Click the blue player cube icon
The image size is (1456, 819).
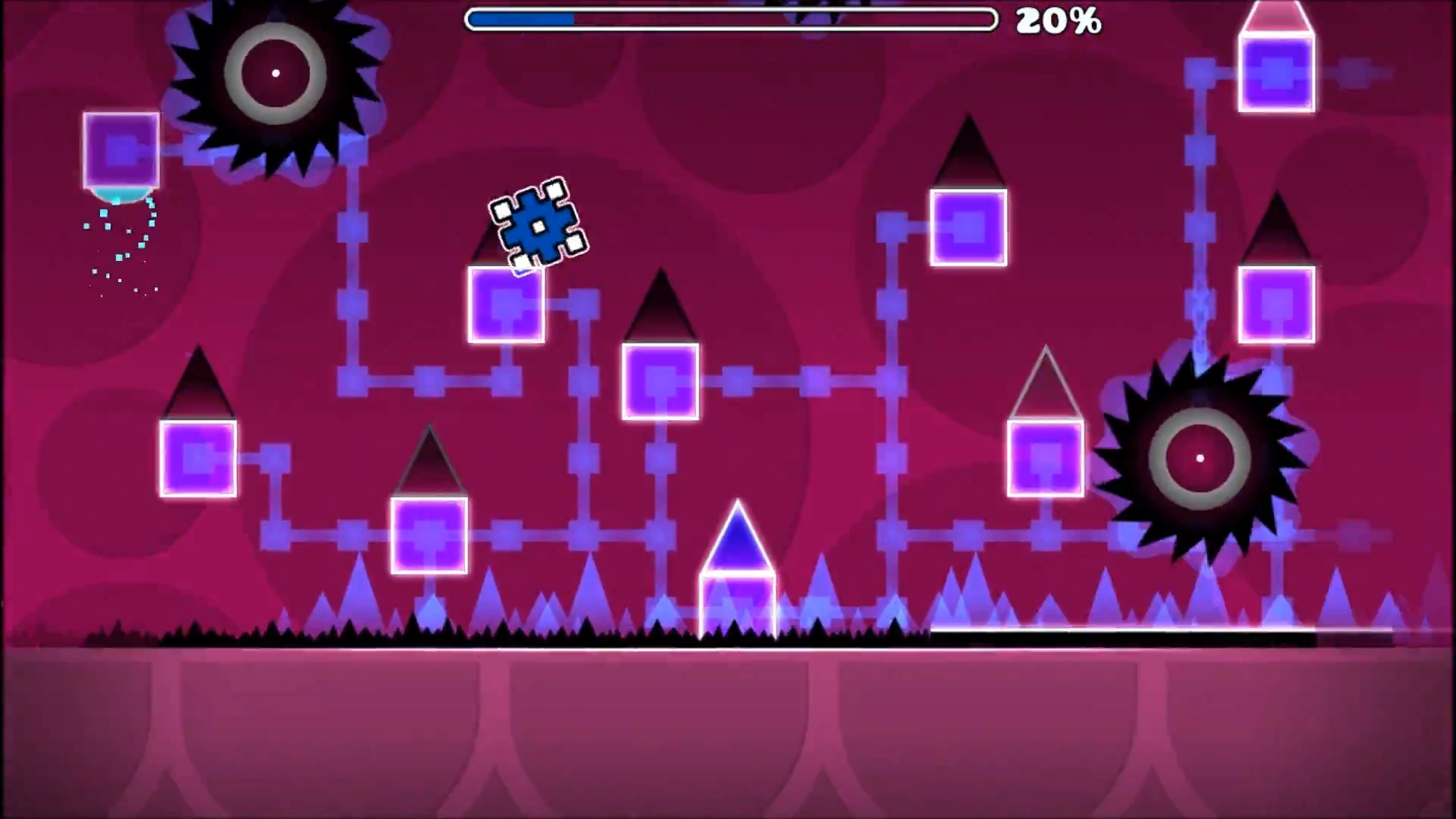tap(538, 224)
